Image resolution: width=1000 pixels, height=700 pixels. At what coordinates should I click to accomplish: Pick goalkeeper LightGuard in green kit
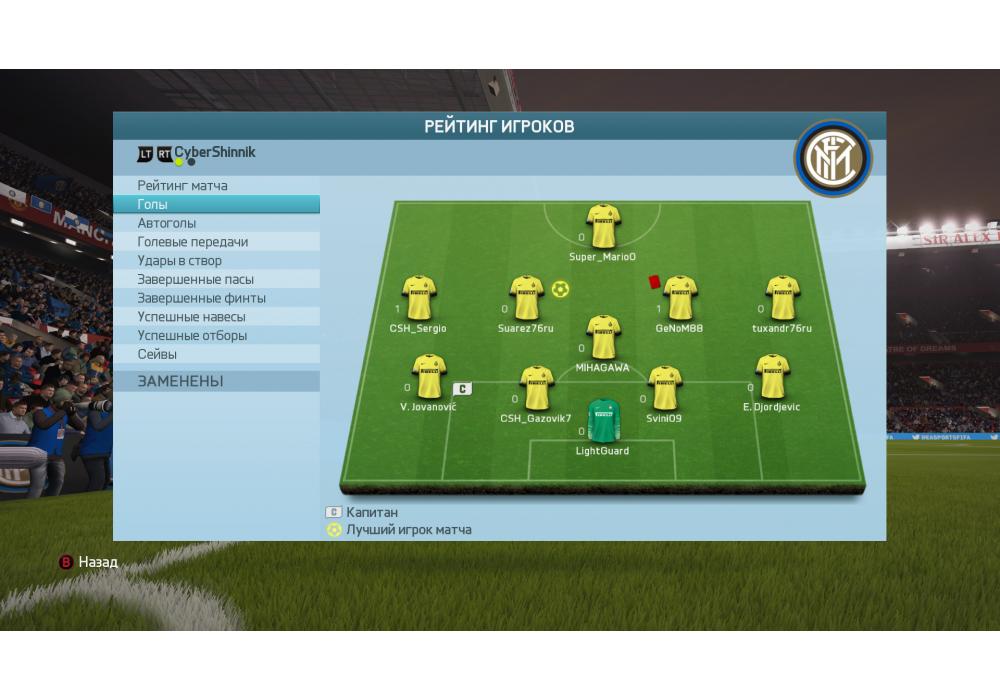pos(602,421)
